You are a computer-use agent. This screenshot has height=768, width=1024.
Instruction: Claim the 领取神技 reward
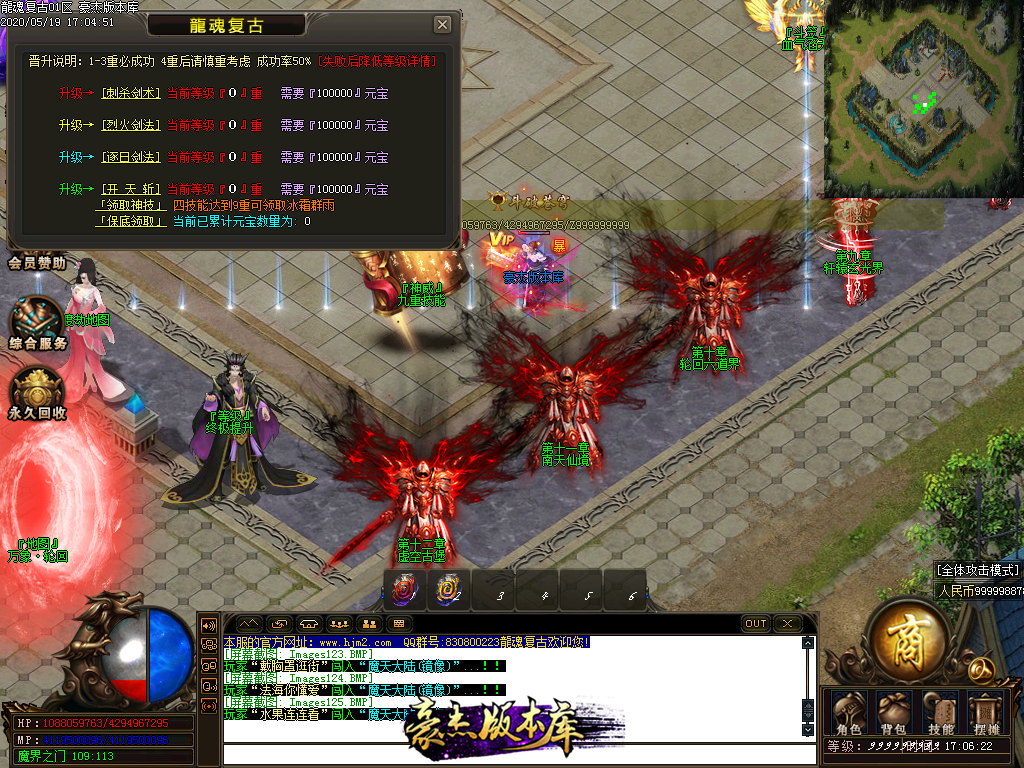[x=130, y=205]
